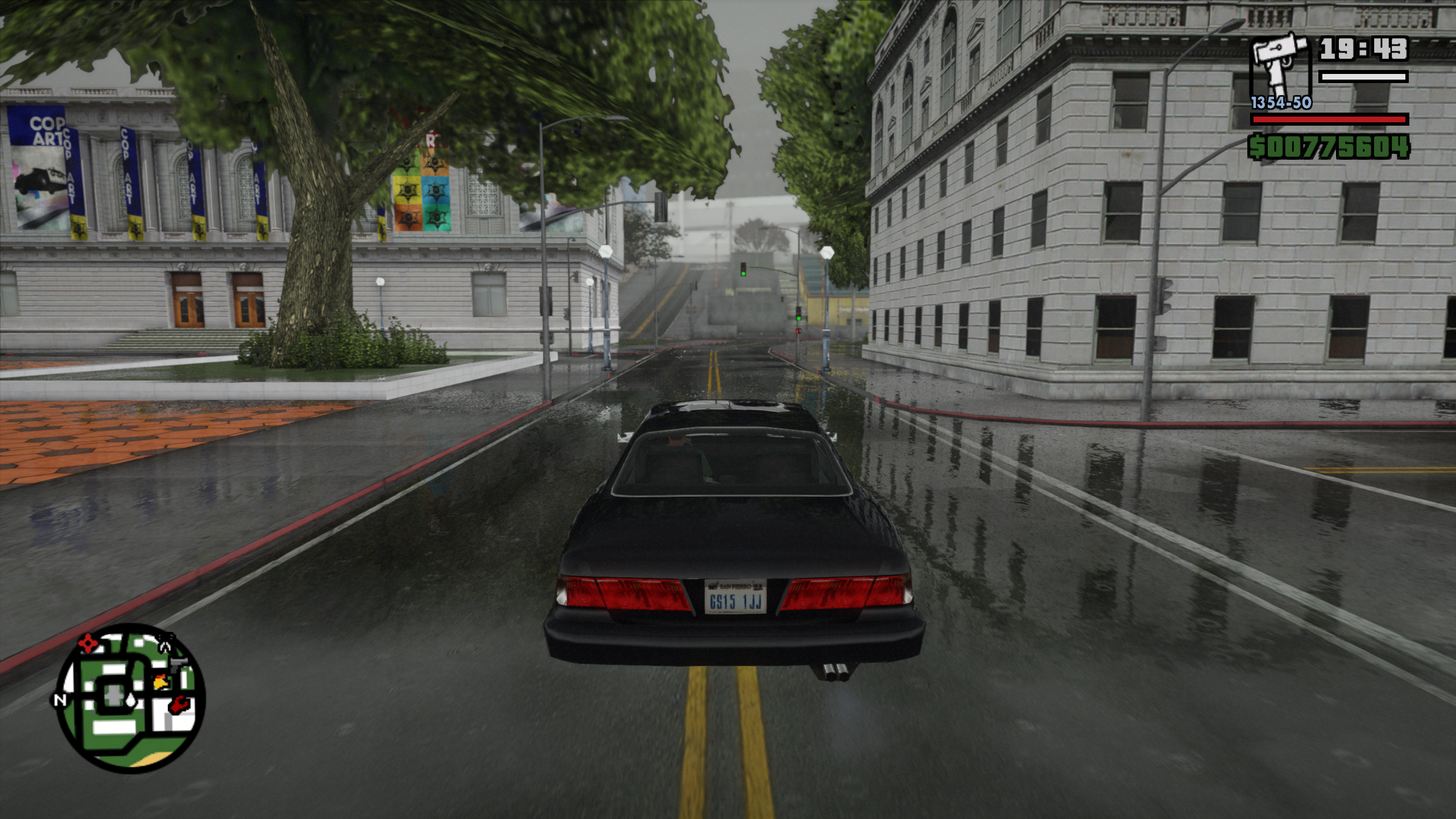Click the red four-point blip on the minimap
The height and width of the screenshot is (819, 1456).
(87, 643)
